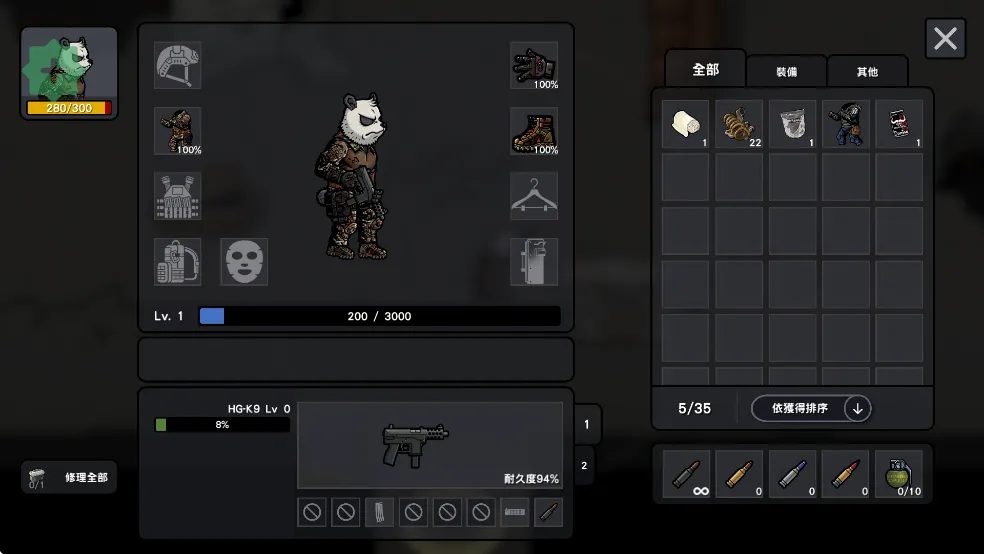Select the red and black can item

[x=899, y=124]
